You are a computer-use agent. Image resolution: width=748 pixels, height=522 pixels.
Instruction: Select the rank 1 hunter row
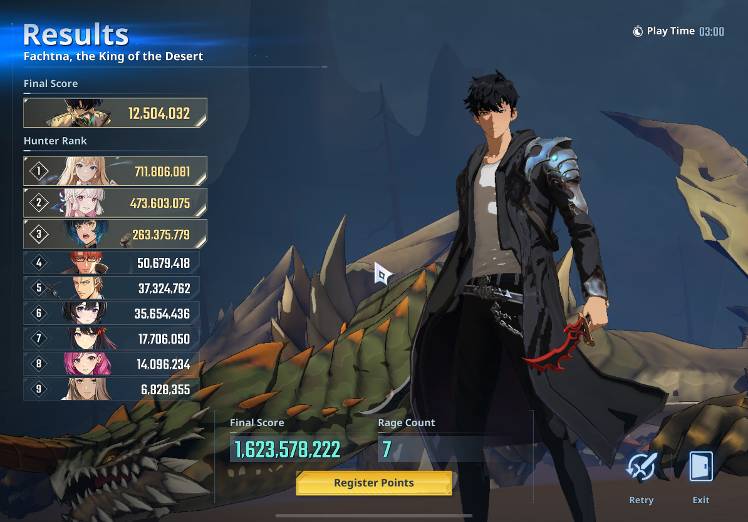point(115,172)
